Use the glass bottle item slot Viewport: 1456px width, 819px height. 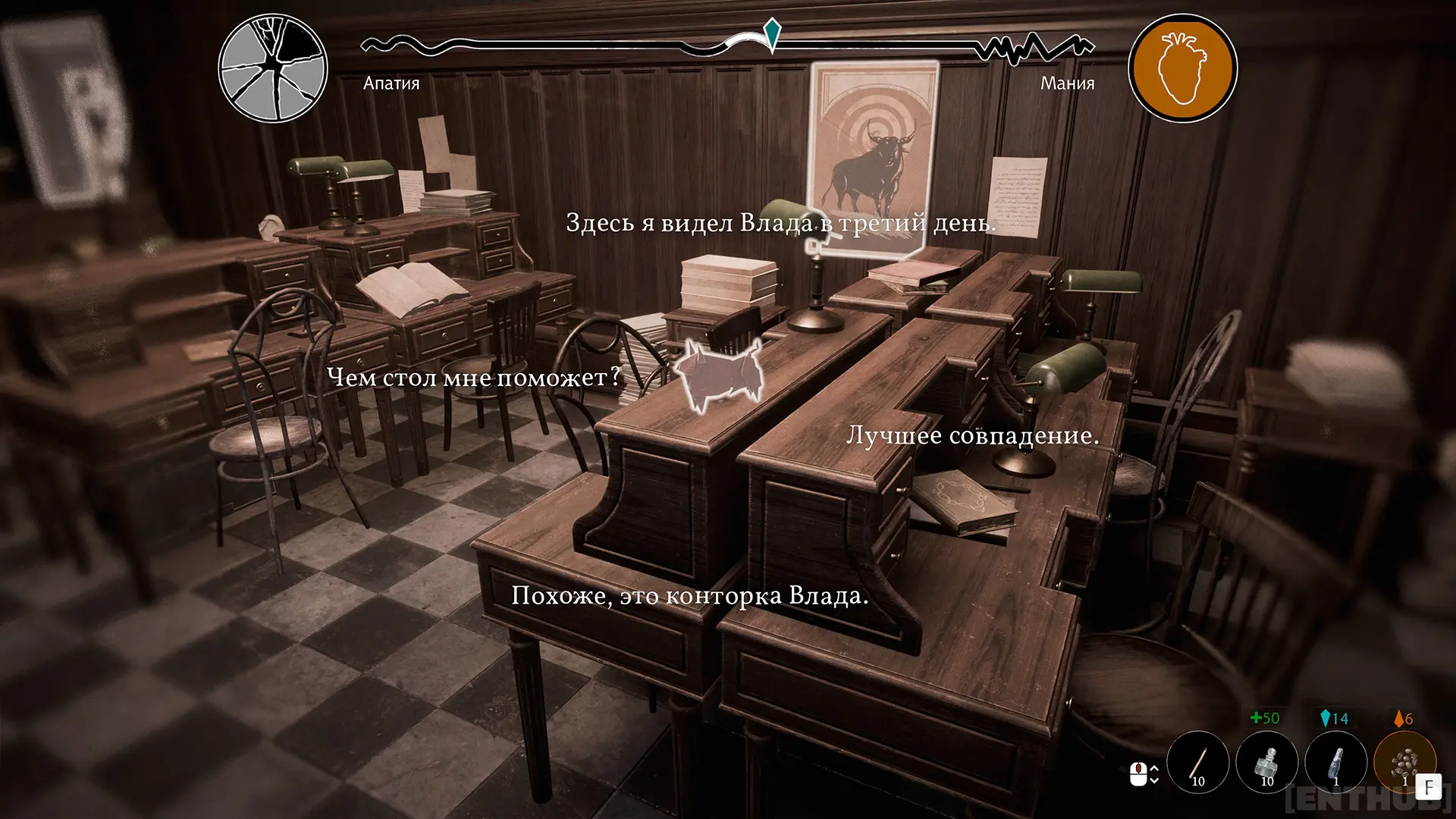pos(1266,762)
